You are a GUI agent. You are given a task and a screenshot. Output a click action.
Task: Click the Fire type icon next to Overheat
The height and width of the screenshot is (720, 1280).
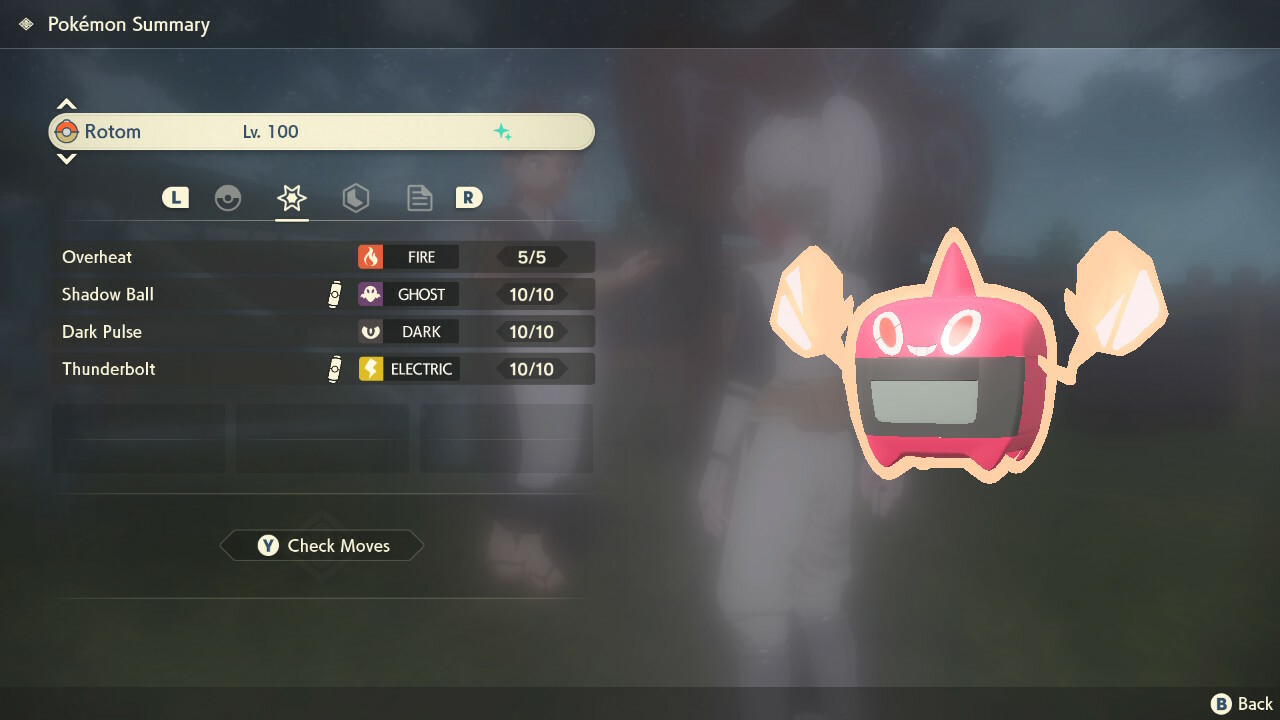[x=371, y=257]
